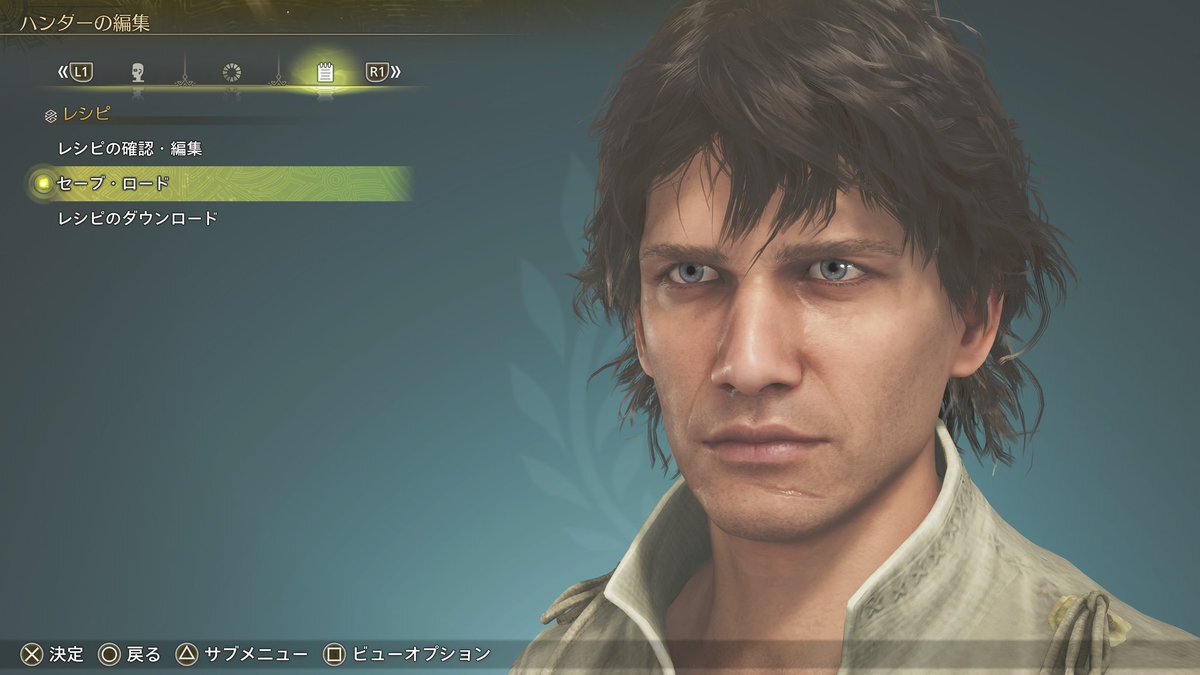Select the セーブ・ロード option
1200x675 pixels.
coord(113,184)
